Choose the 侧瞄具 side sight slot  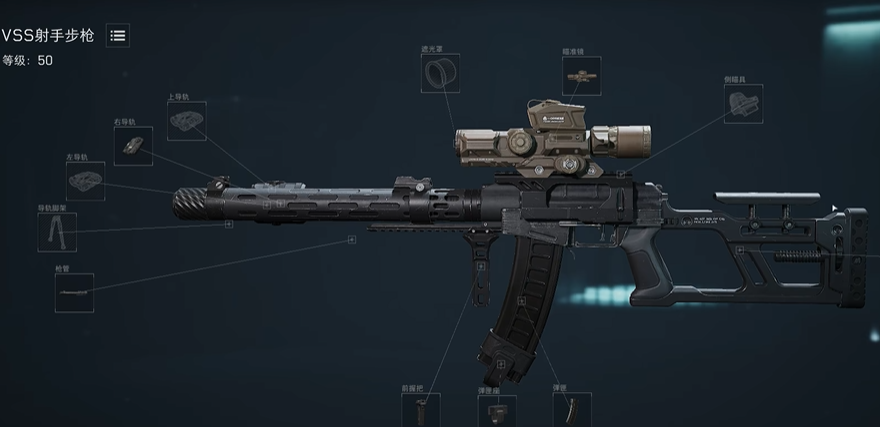pos(743,104)
